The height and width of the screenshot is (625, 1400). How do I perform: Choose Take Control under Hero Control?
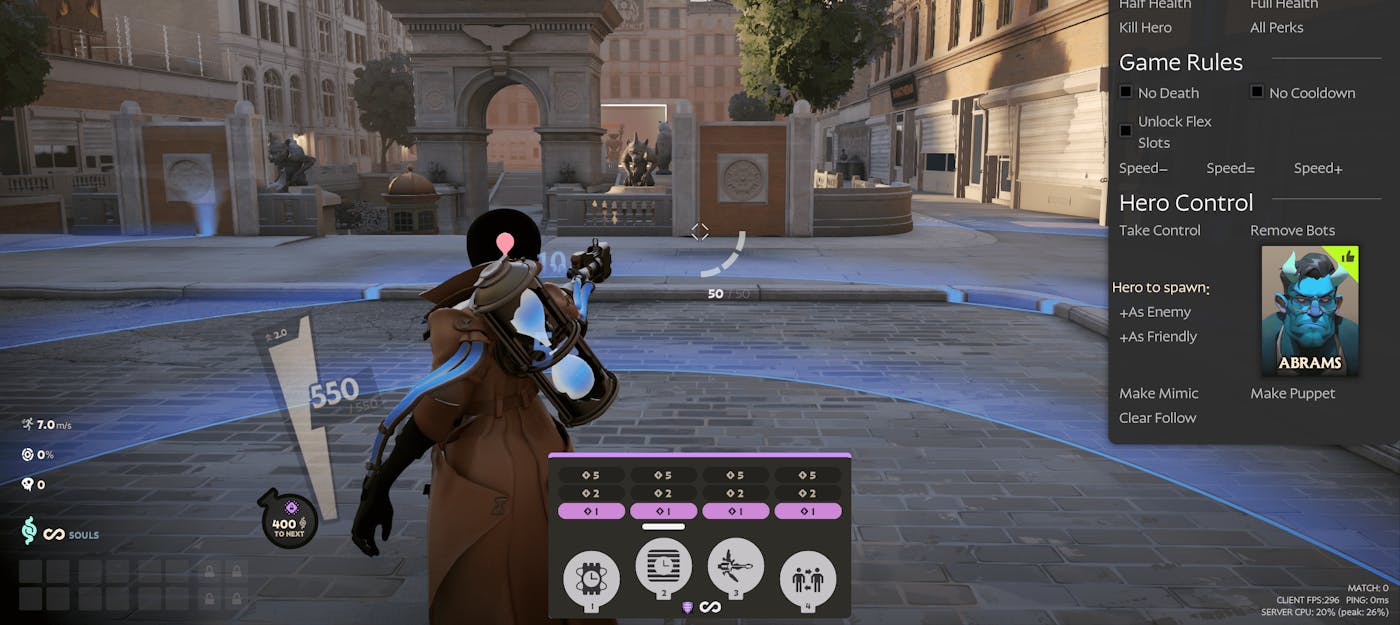[1160, 231]
